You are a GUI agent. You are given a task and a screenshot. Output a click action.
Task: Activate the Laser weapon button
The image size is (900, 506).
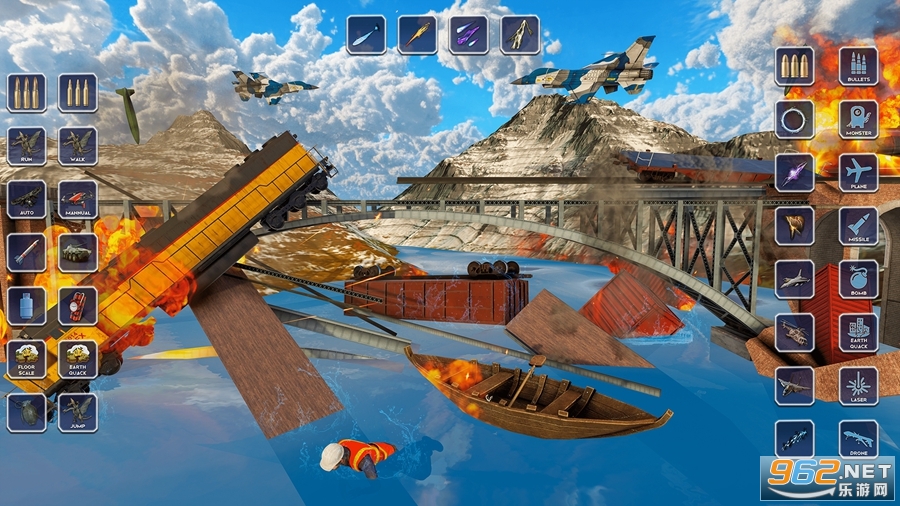(x=858, y=386)
